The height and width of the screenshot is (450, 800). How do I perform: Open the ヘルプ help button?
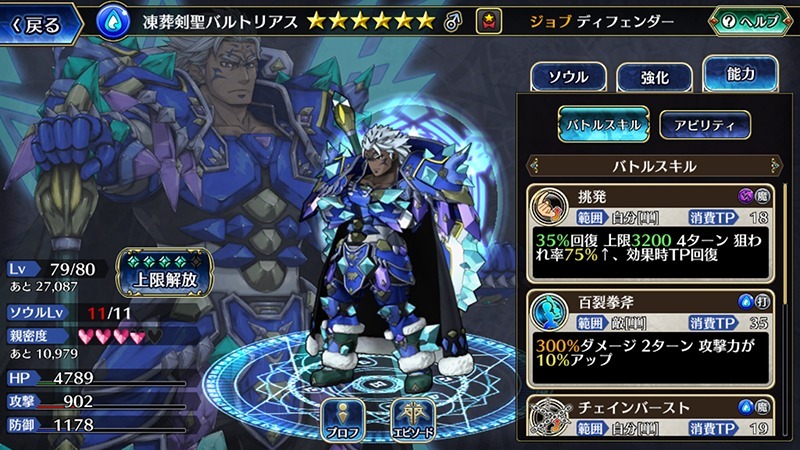point(752,21)
